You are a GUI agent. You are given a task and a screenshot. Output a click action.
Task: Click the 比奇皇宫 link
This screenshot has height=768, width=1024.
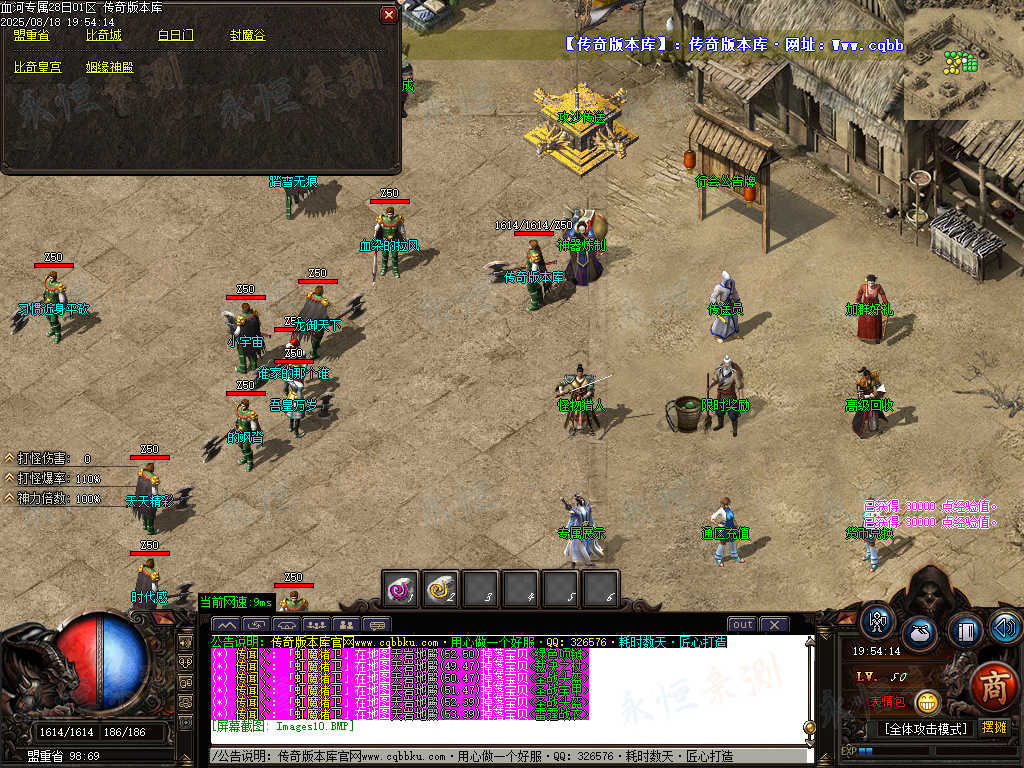point(38,68)
